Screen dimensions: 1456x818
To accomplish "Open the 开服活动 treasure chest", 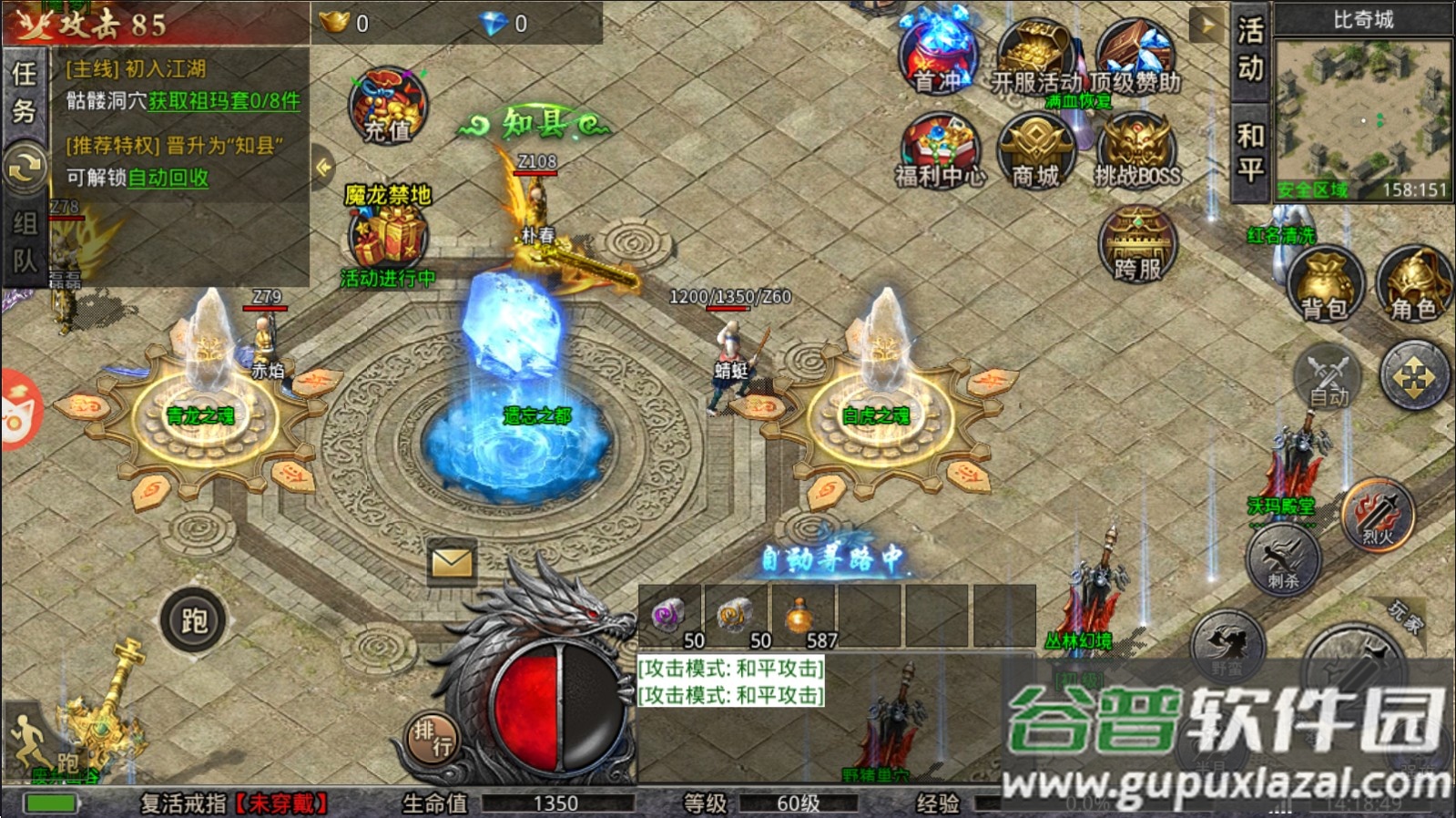I will pos(1036,55).
